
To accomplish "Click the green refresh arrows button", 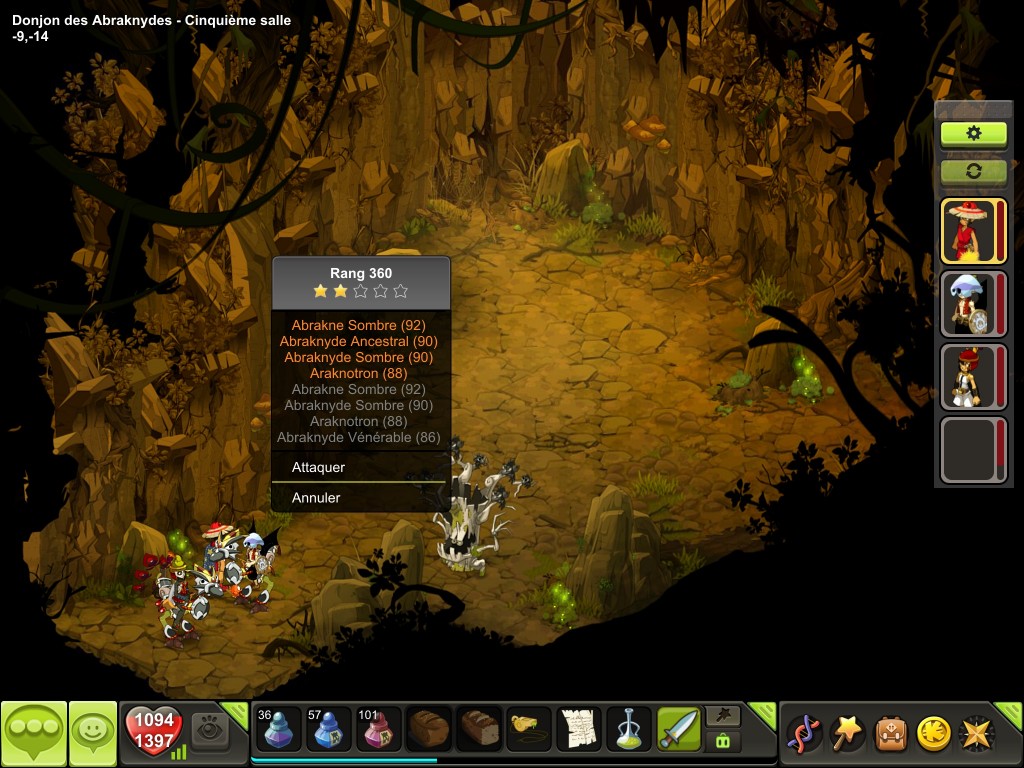I will tap(973, 171).
